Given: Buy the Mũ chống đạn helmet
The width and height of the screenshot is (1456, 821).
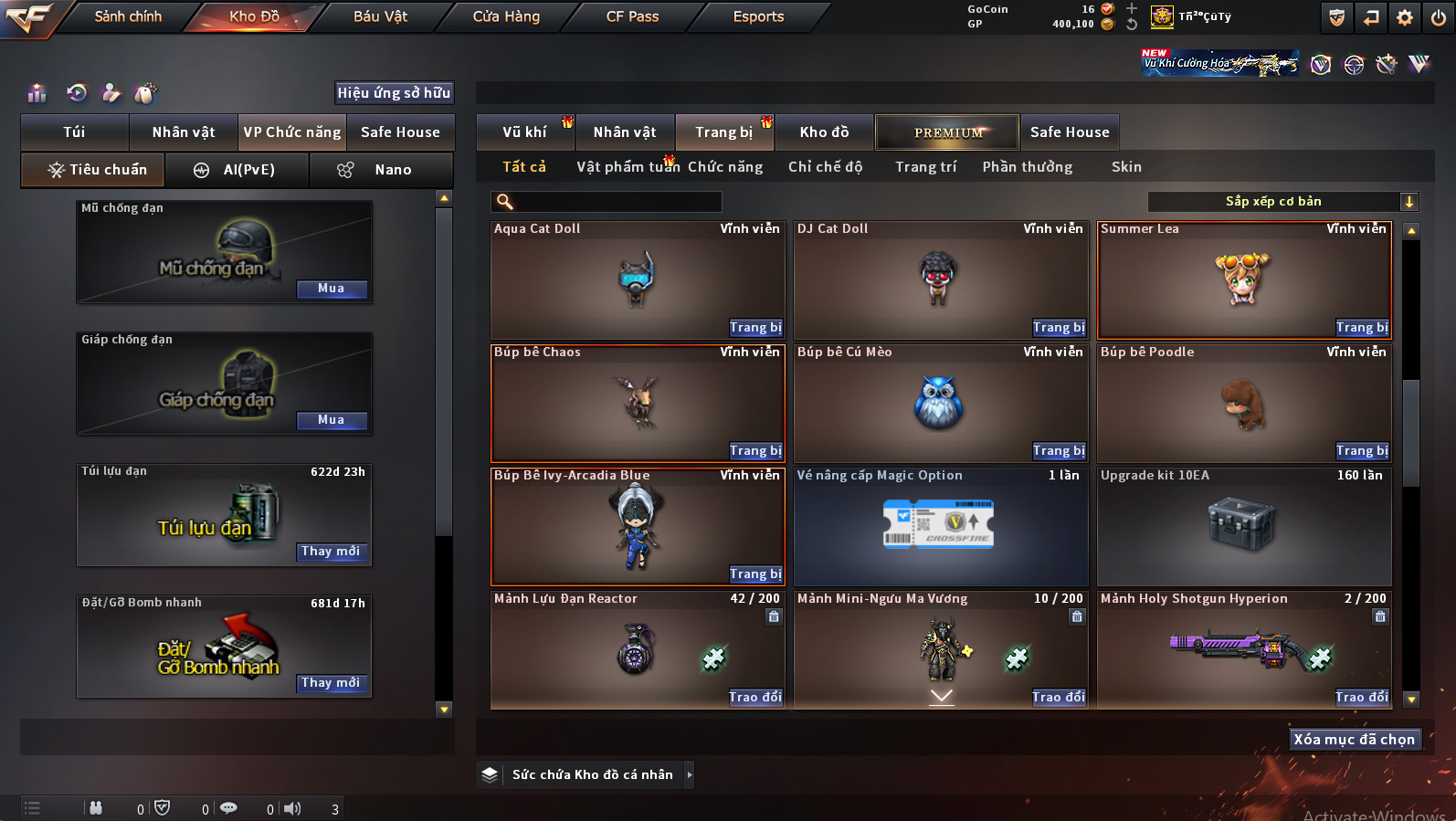Looking at the screenshot, I should [x=332, y=289].
